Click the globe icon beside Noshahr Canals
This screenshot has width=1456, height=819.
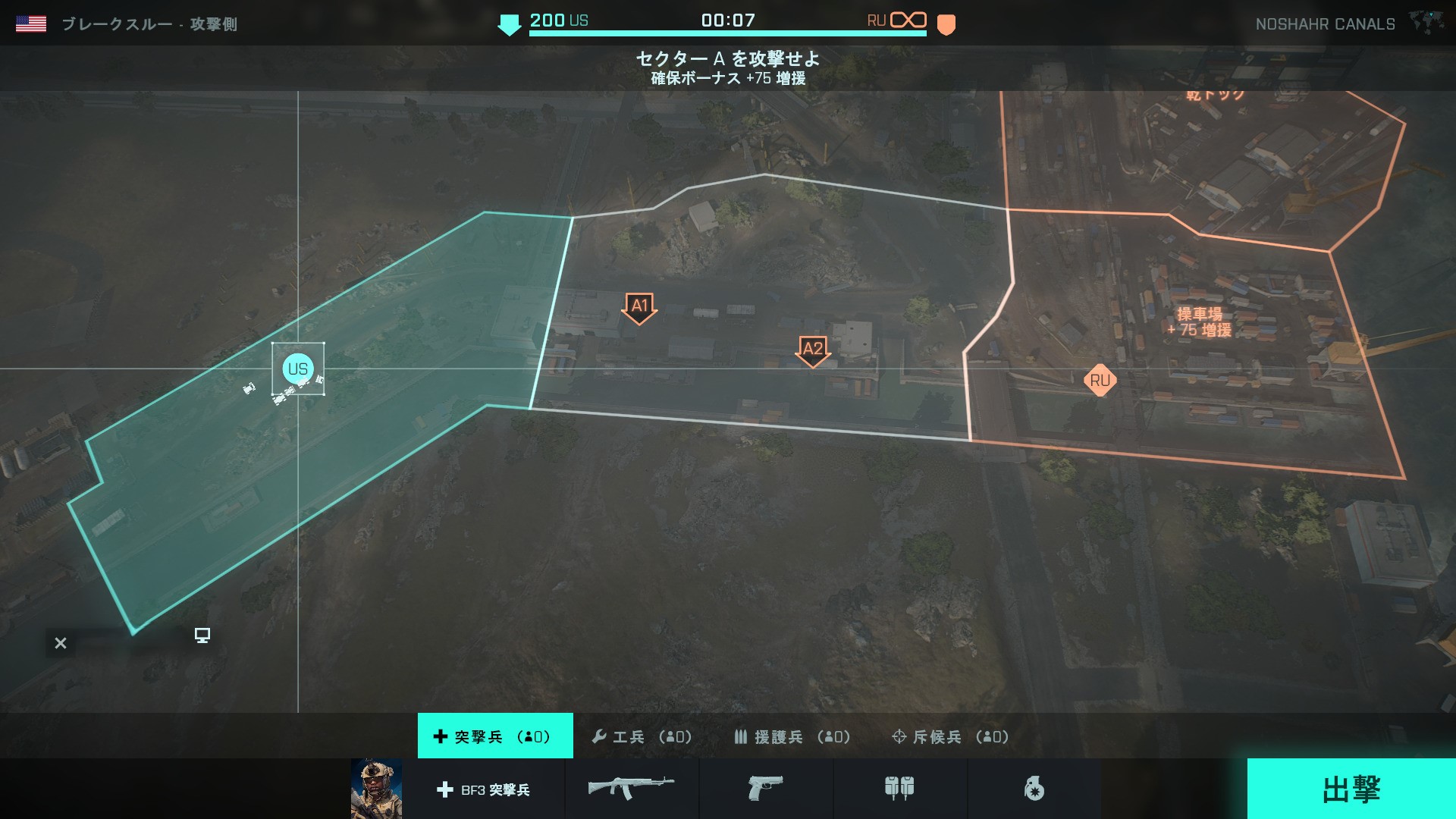(1426, 23)
